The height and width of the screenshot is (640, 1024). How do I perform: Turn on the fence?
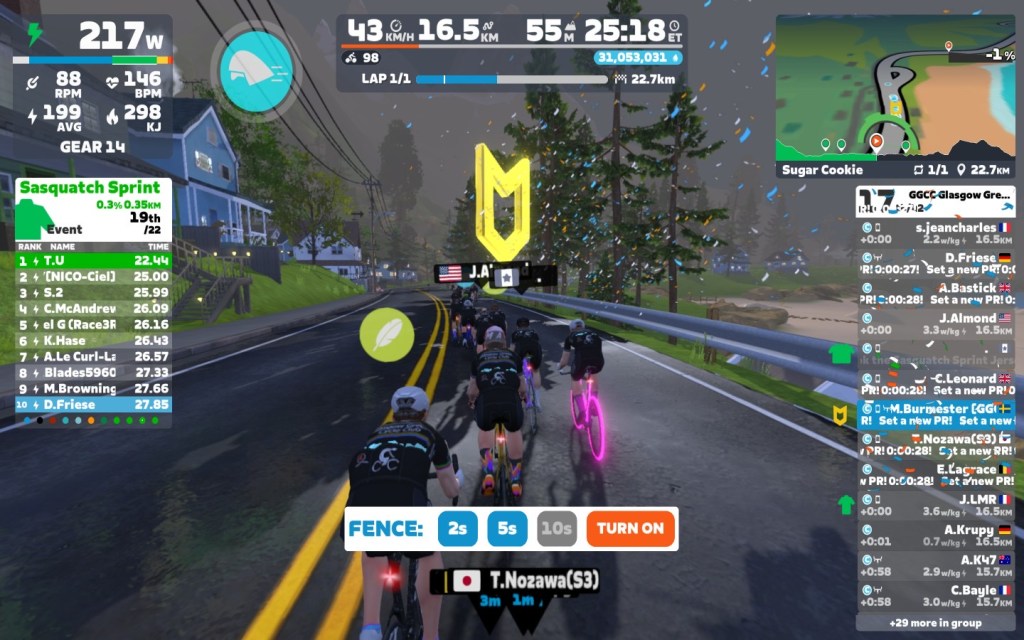631,528
